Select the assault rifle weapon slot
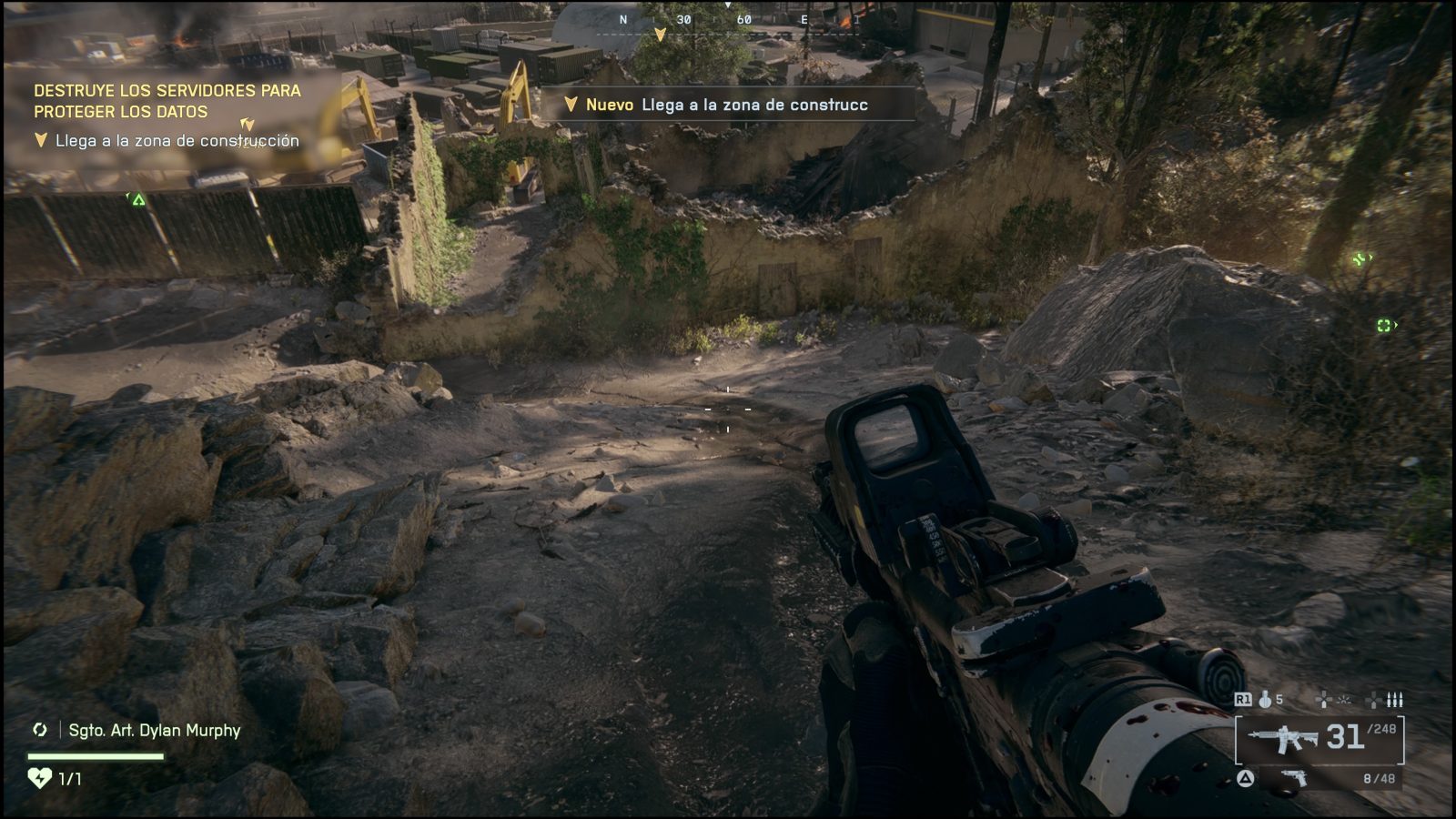The height and width of the screenshot is (819, 1456). 1283,738
